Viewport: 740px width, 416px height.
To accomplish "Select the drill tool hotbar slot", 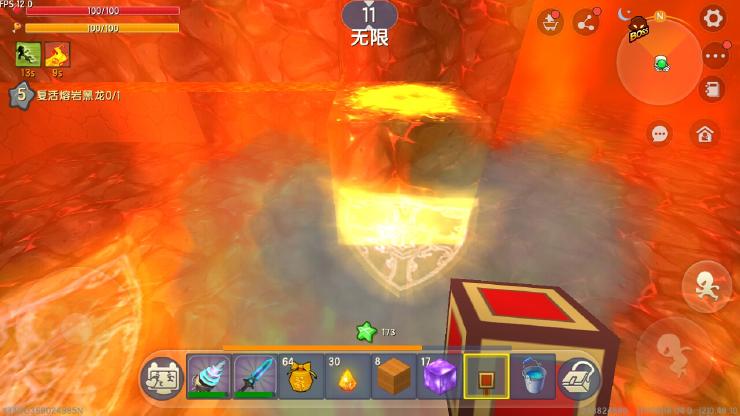I will [209, 378].
